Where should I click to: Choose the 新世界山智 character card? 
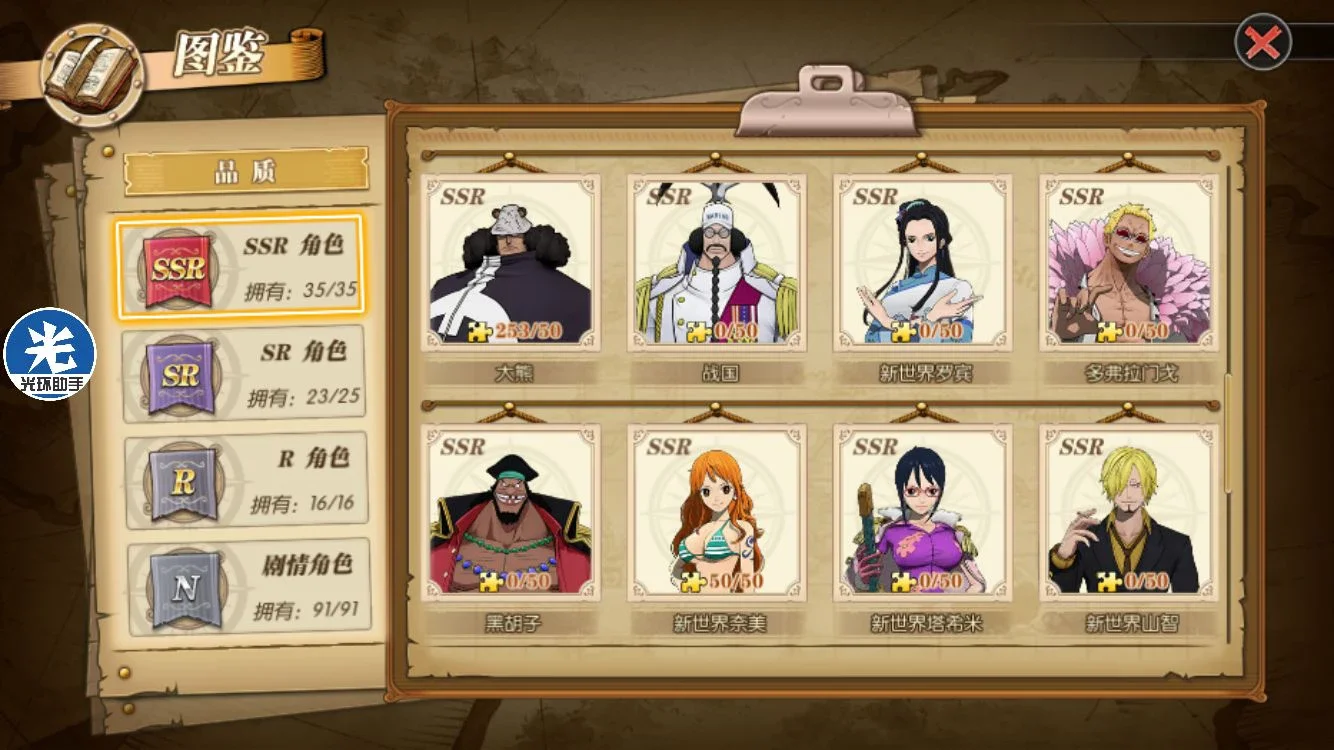click(1129, 514)
